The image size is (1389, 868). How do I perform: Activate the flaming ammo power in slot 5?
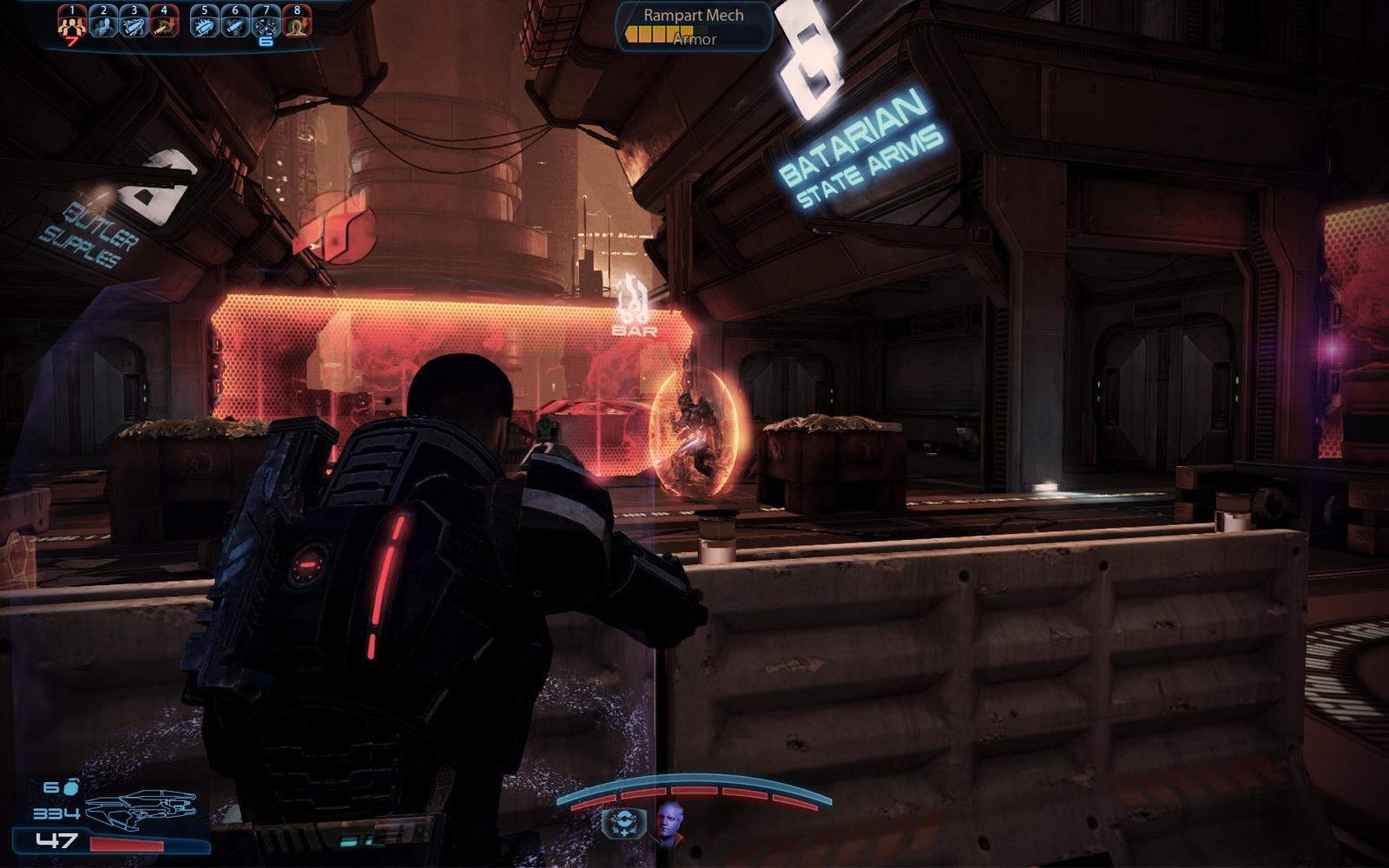(x=205, y=21)
